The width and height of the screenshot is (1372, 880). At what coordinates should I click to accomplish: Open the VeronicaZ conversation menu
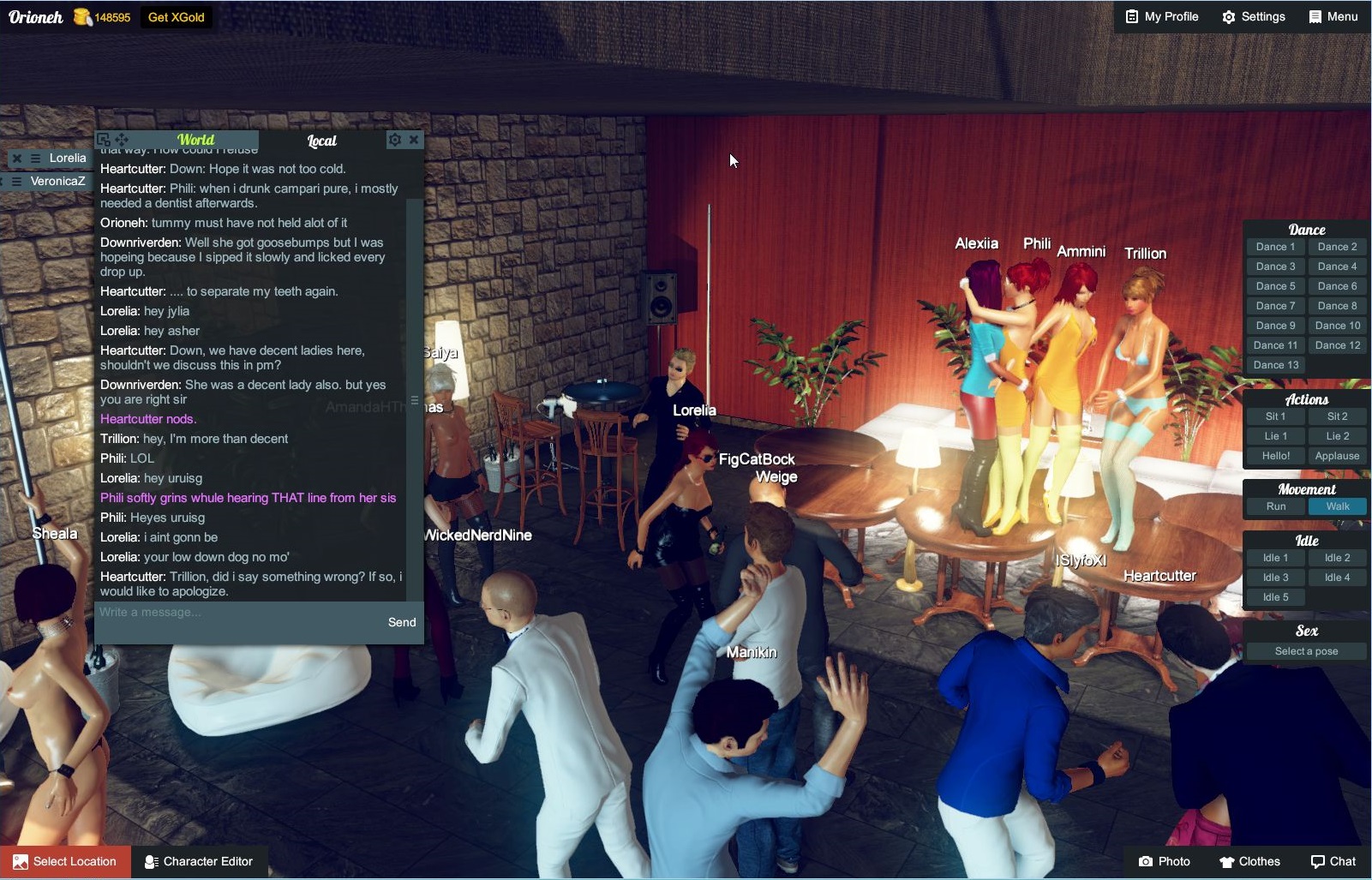point(15,181)
